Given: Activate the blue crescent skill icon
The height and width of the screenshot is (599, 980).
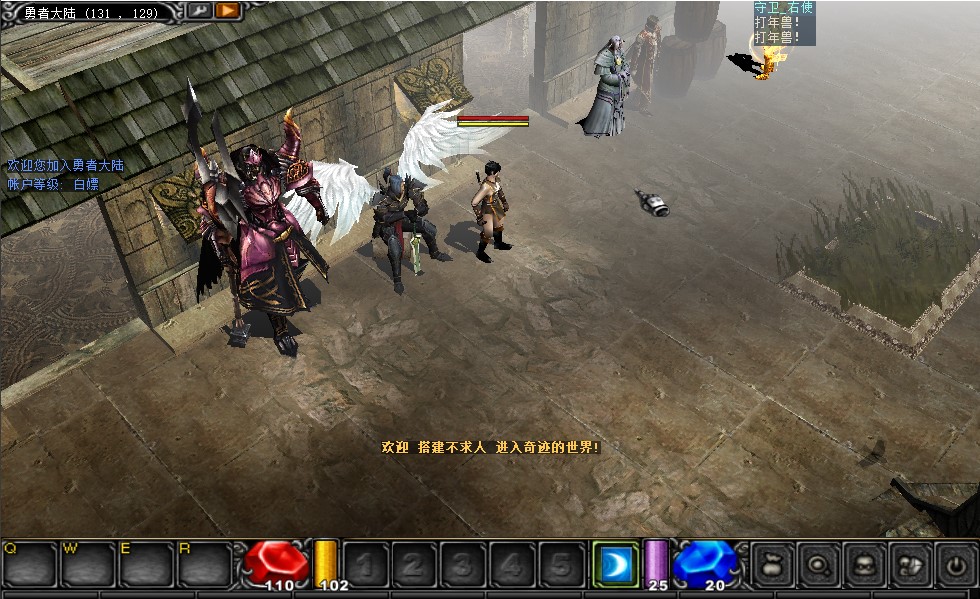Looking at the screenshot, I should 613,565.
